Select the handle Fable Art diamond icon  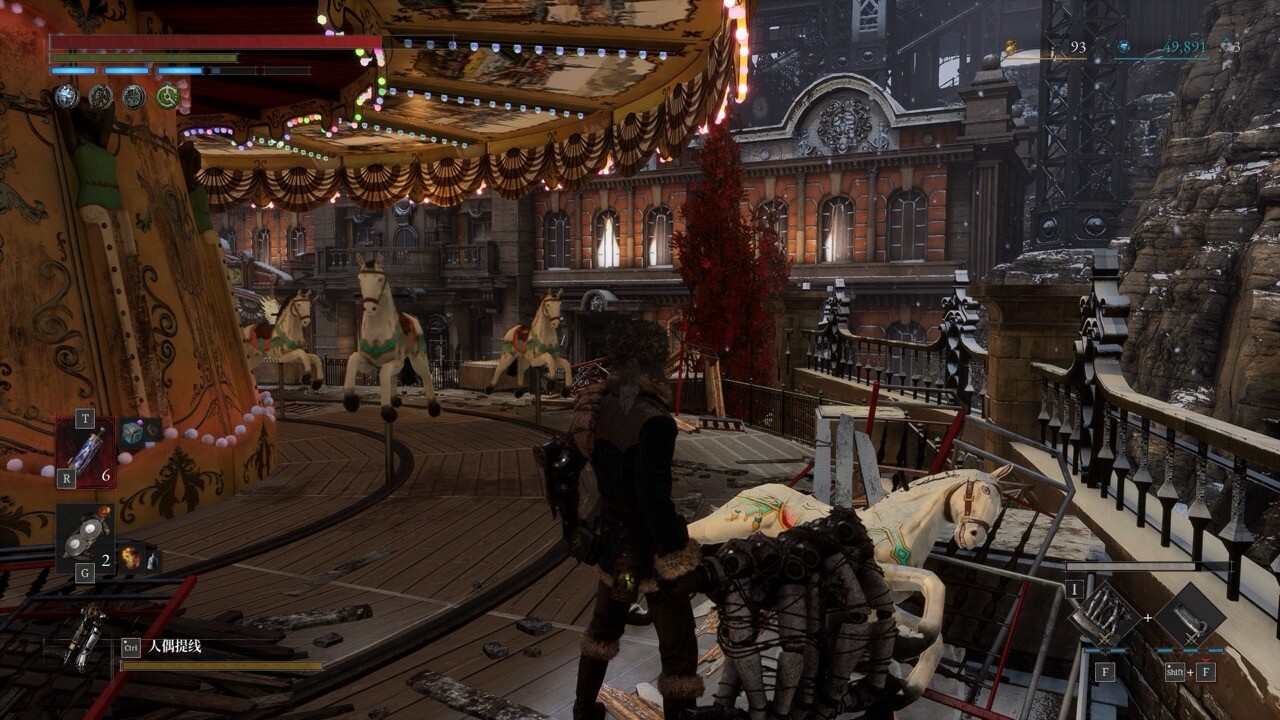(x=1190, y=616)
